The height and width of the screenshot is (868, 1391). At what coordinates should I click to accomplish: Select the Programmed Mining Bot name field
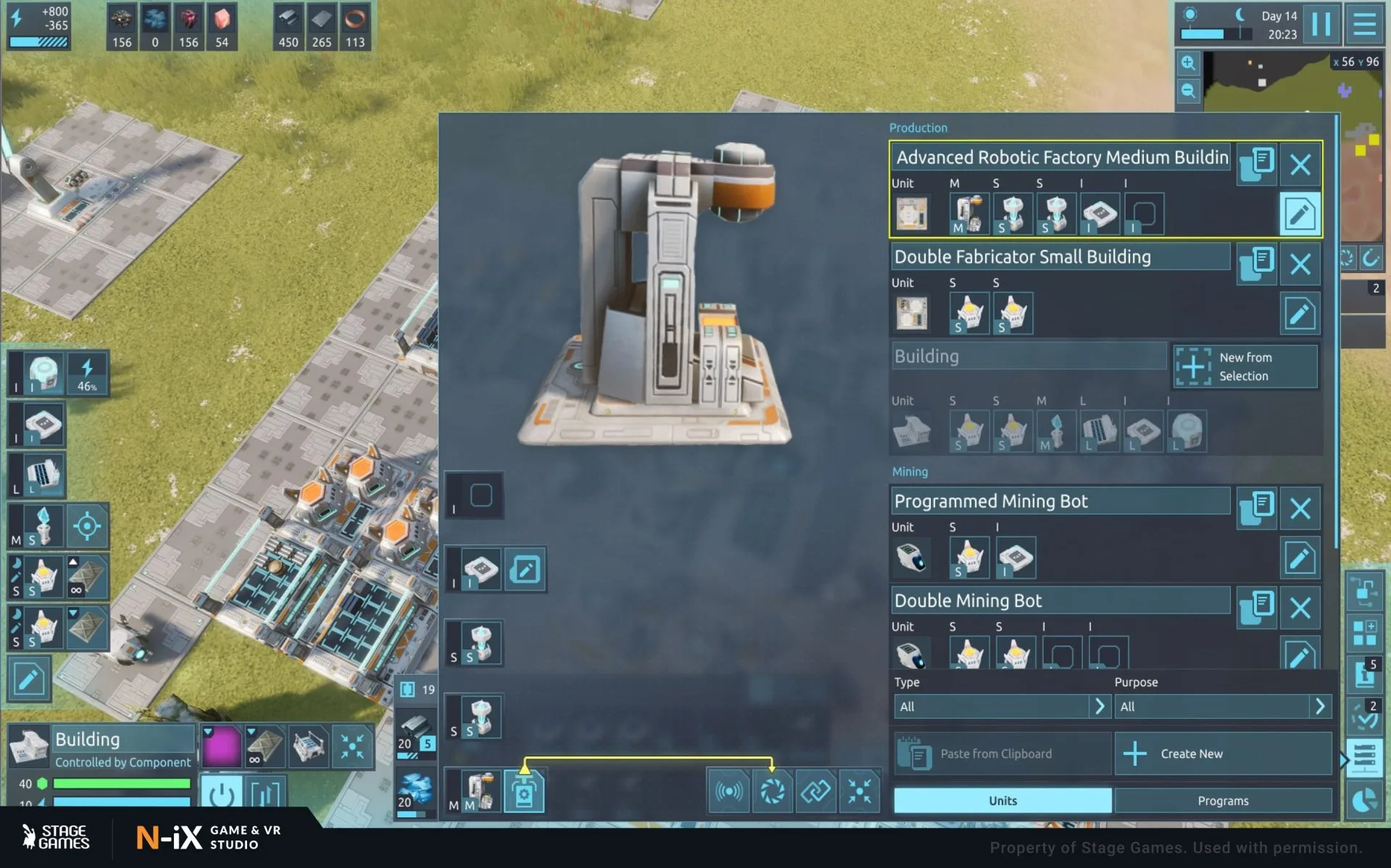pyautogui.click(x=1059, y=501)
